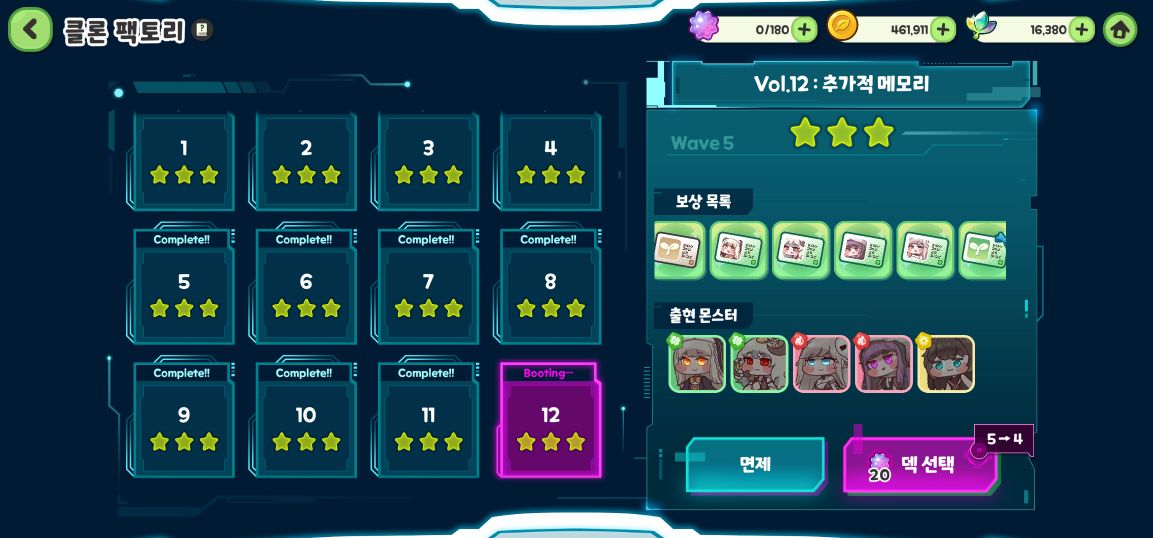Select completed stage 10
Screen dimensions: 1153x538
pos(306,426)
